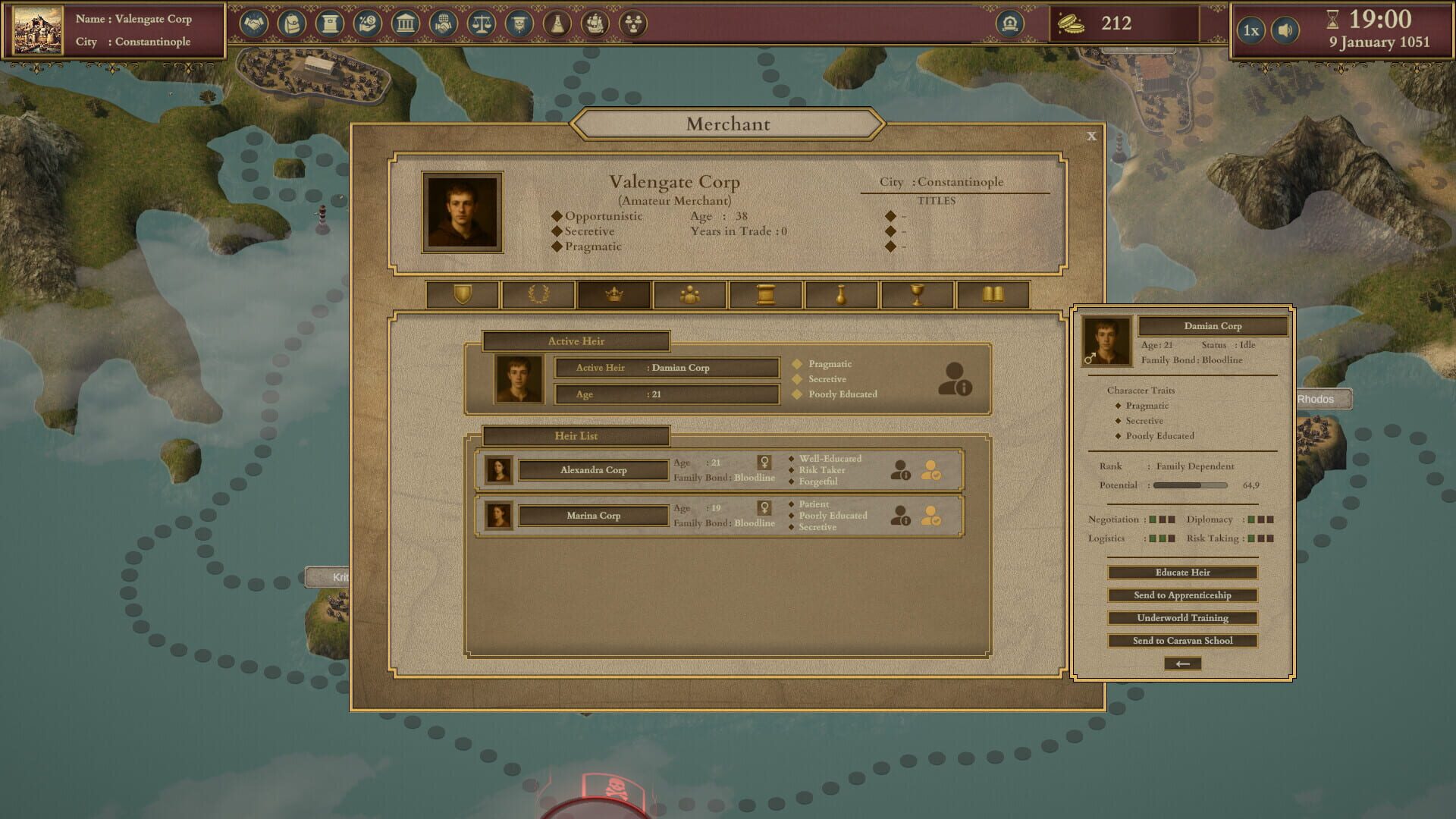The image size is (1456, 819).
Task: Open the book tab in Merchant panel
Action: [993, 295]
